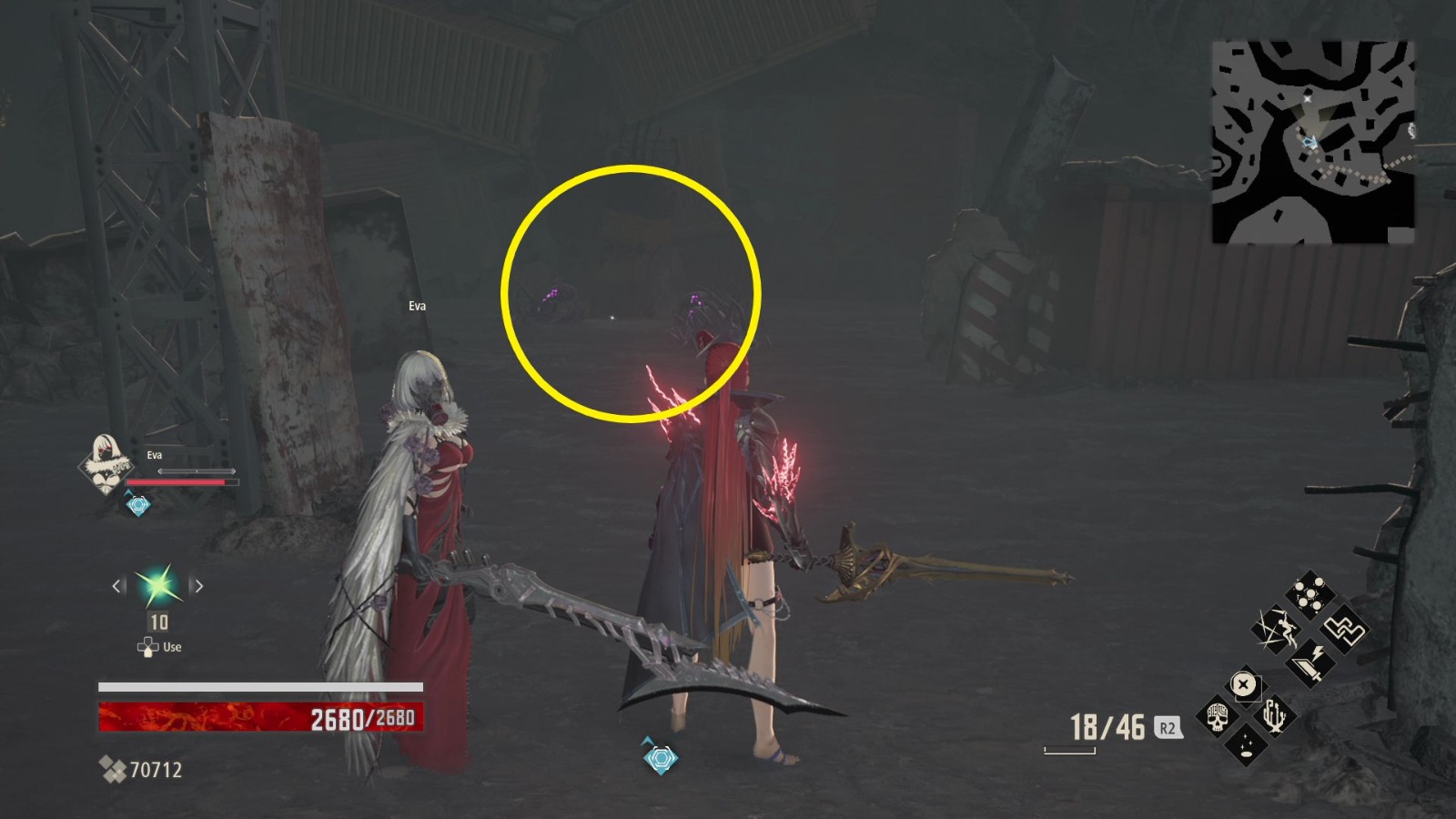Click the maze-pattern gift icon
Viewport: 1456px width, 819px height.
click(x=1345, y=630)
